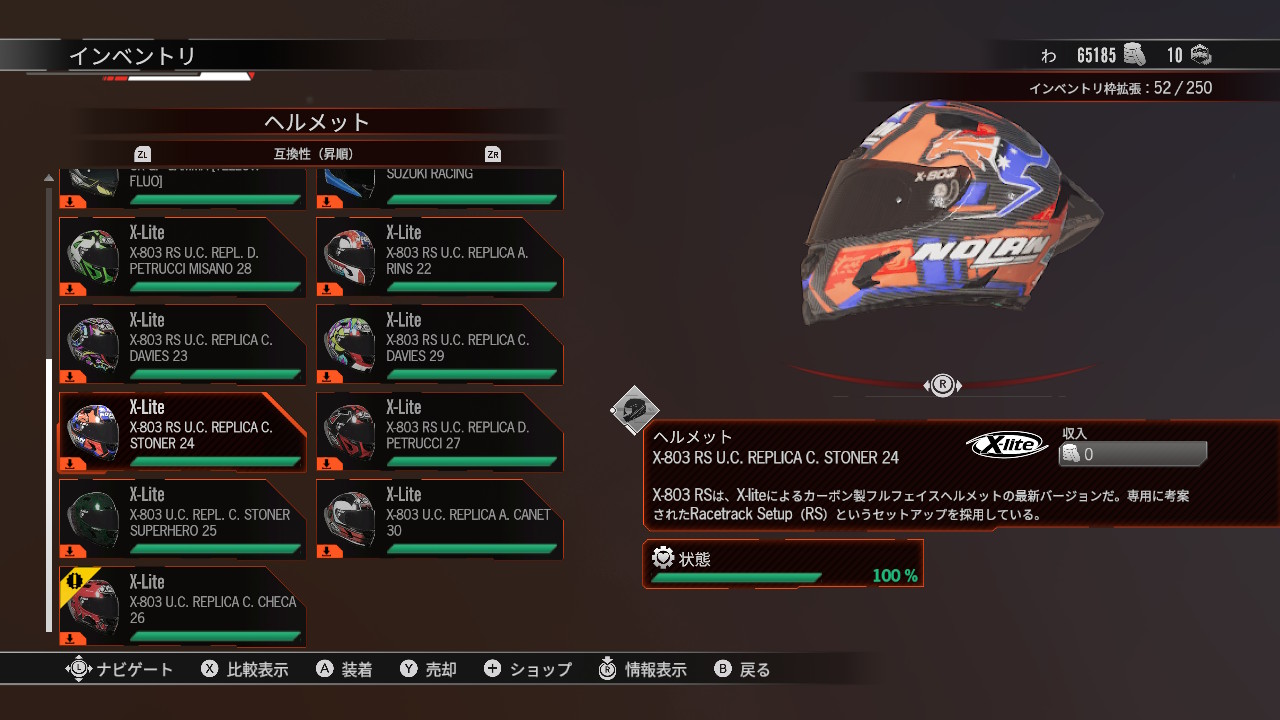The width and height of the screenshot is (1280, 720).
Task: Pick the C. Davies 29 helmet
Action: 439,345
